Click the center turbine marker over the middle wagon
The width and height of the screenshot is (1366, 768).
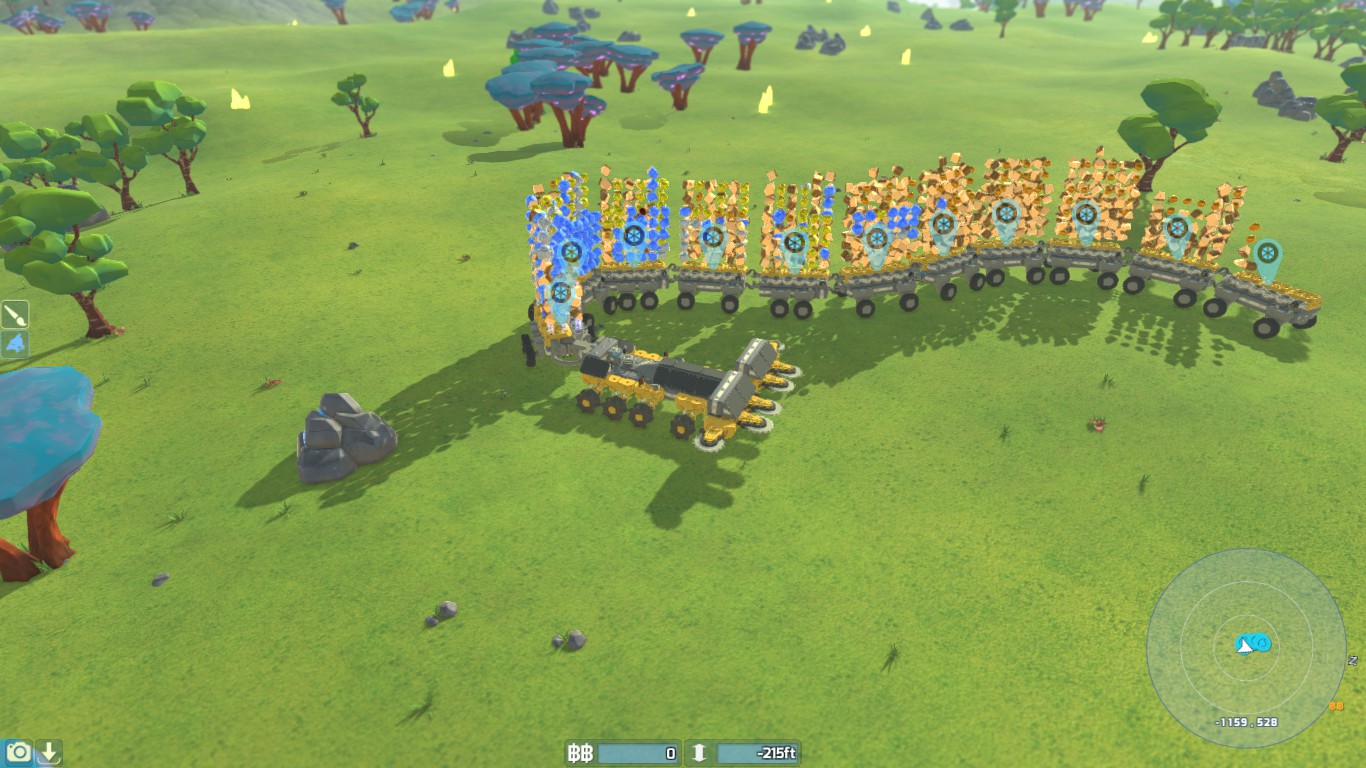878,239
